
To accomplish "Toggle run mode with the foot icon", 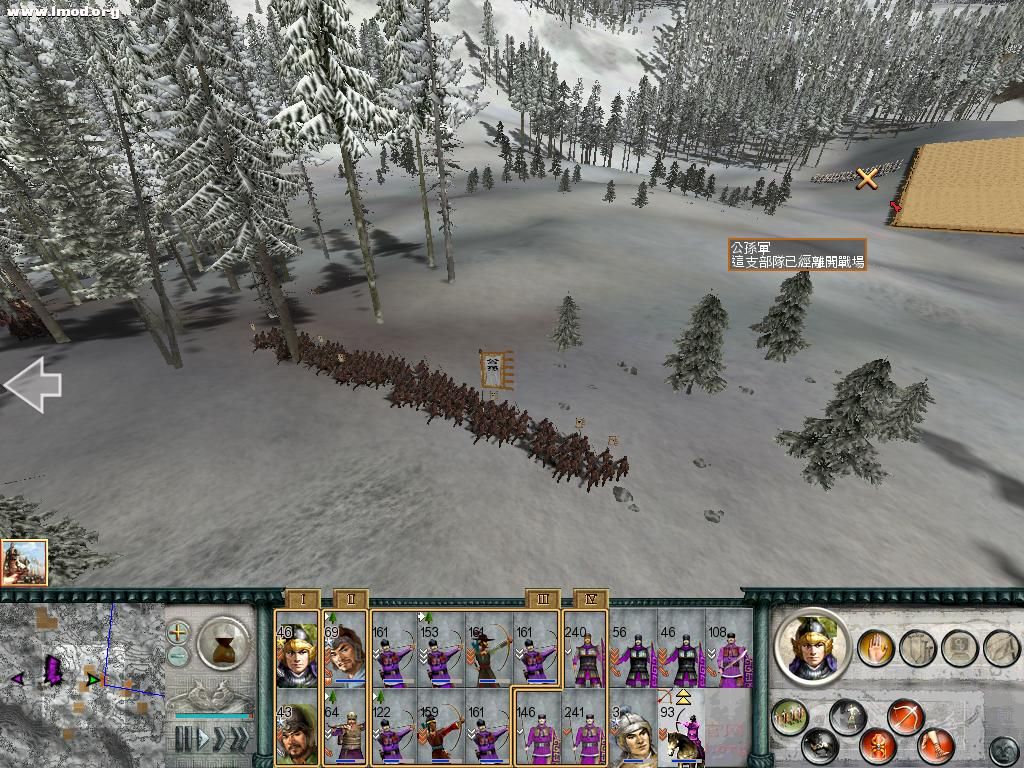I will [936, 746].
